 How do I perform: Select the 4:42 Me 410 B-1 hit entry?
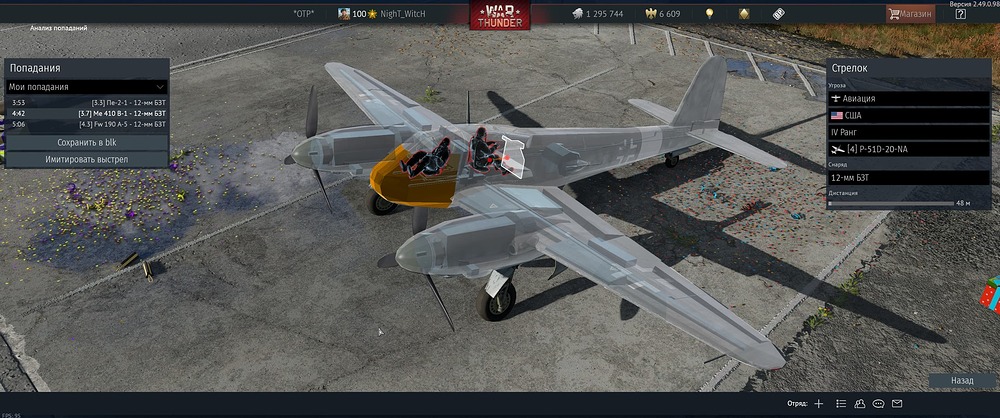click(x=86, y=113)
